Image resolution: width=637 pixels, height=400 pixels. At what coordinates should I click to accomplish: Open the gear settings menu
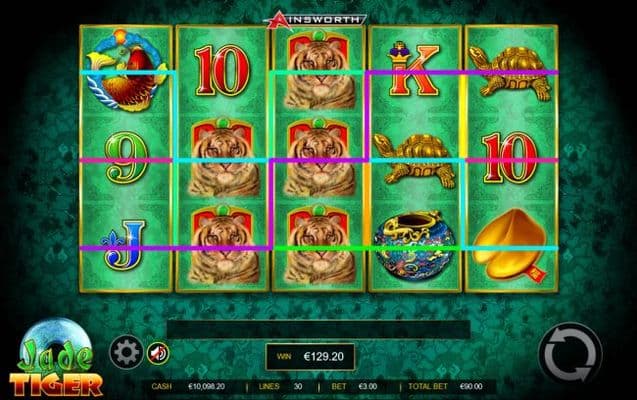pyautogui.click(x=125, y=351)
